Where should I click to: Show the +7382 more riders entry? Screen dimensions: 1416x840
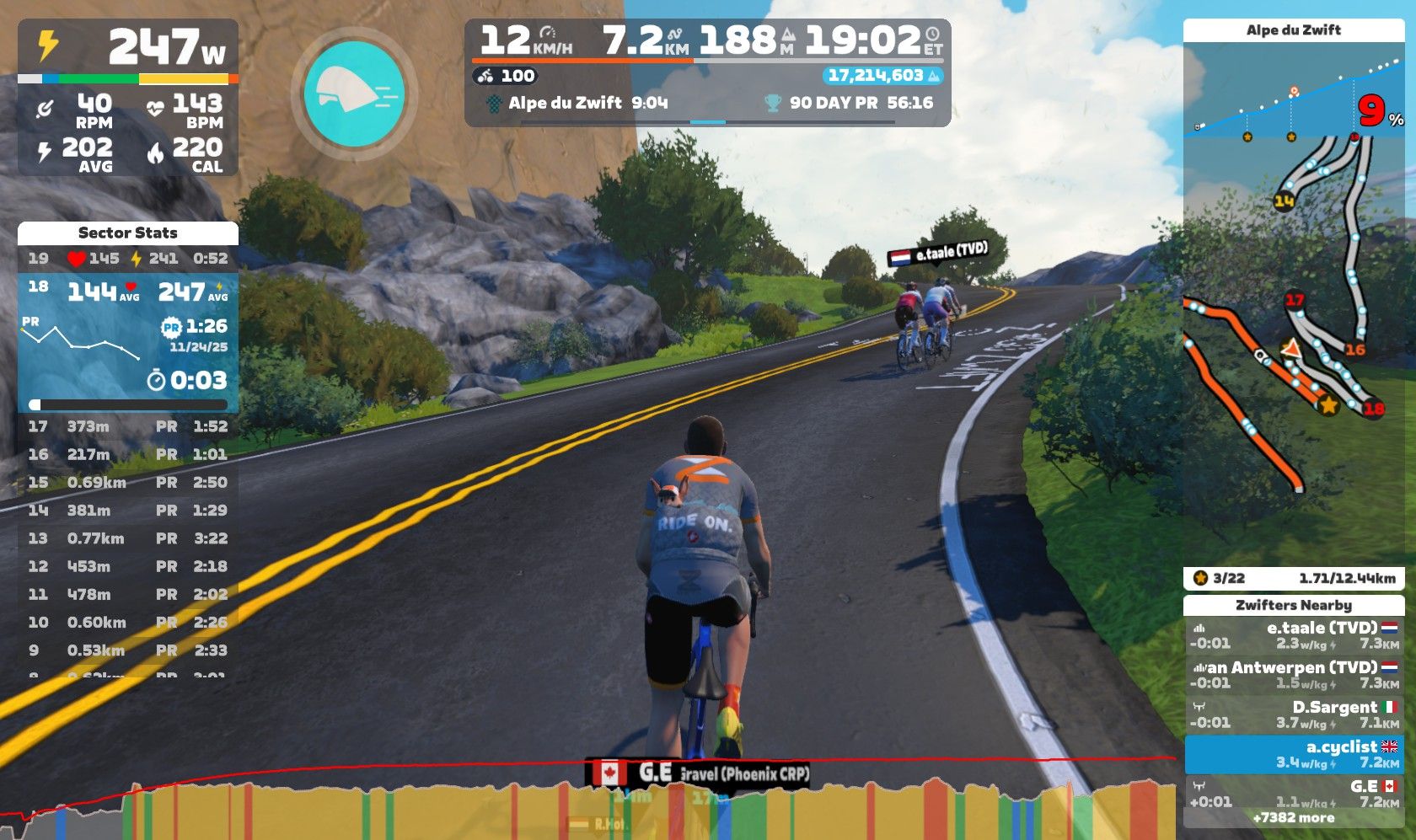(1294, 818)
